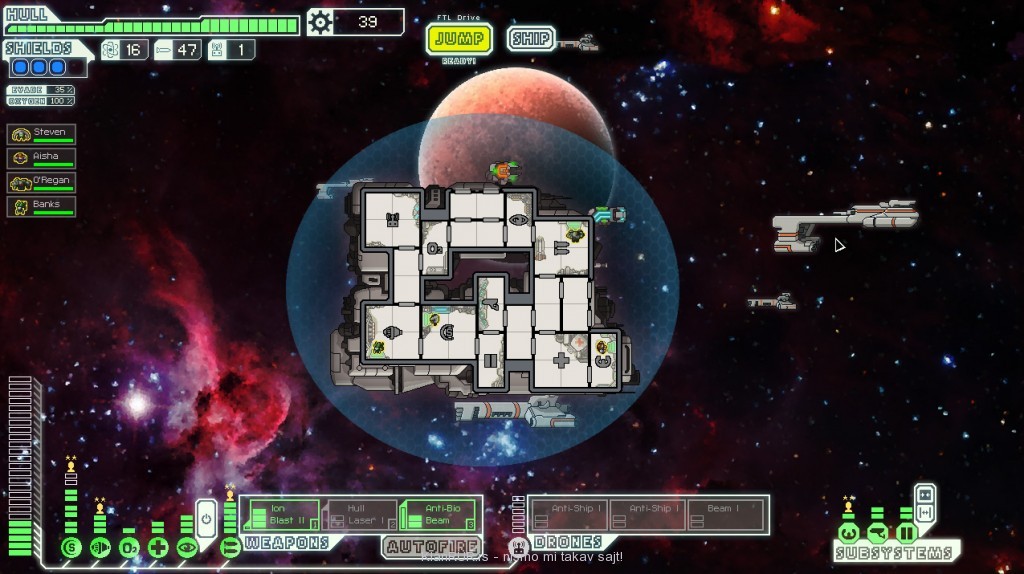The image size is (1024, 574).
Task: Select the Ion Blast II weapon
Action: point(282,515)
